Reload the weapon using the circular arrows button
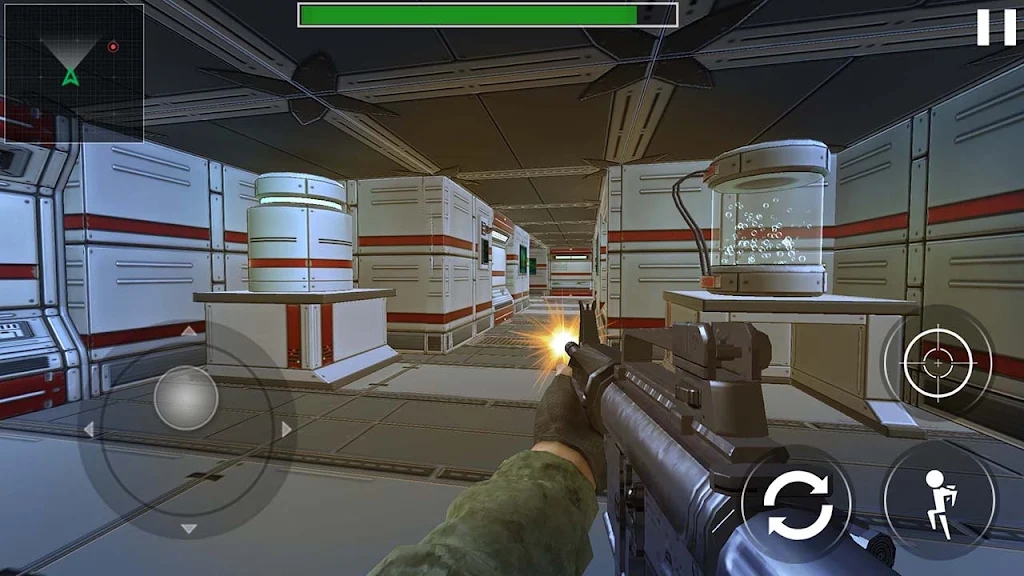Screen dimensions: 1024x576 point(797,506)
